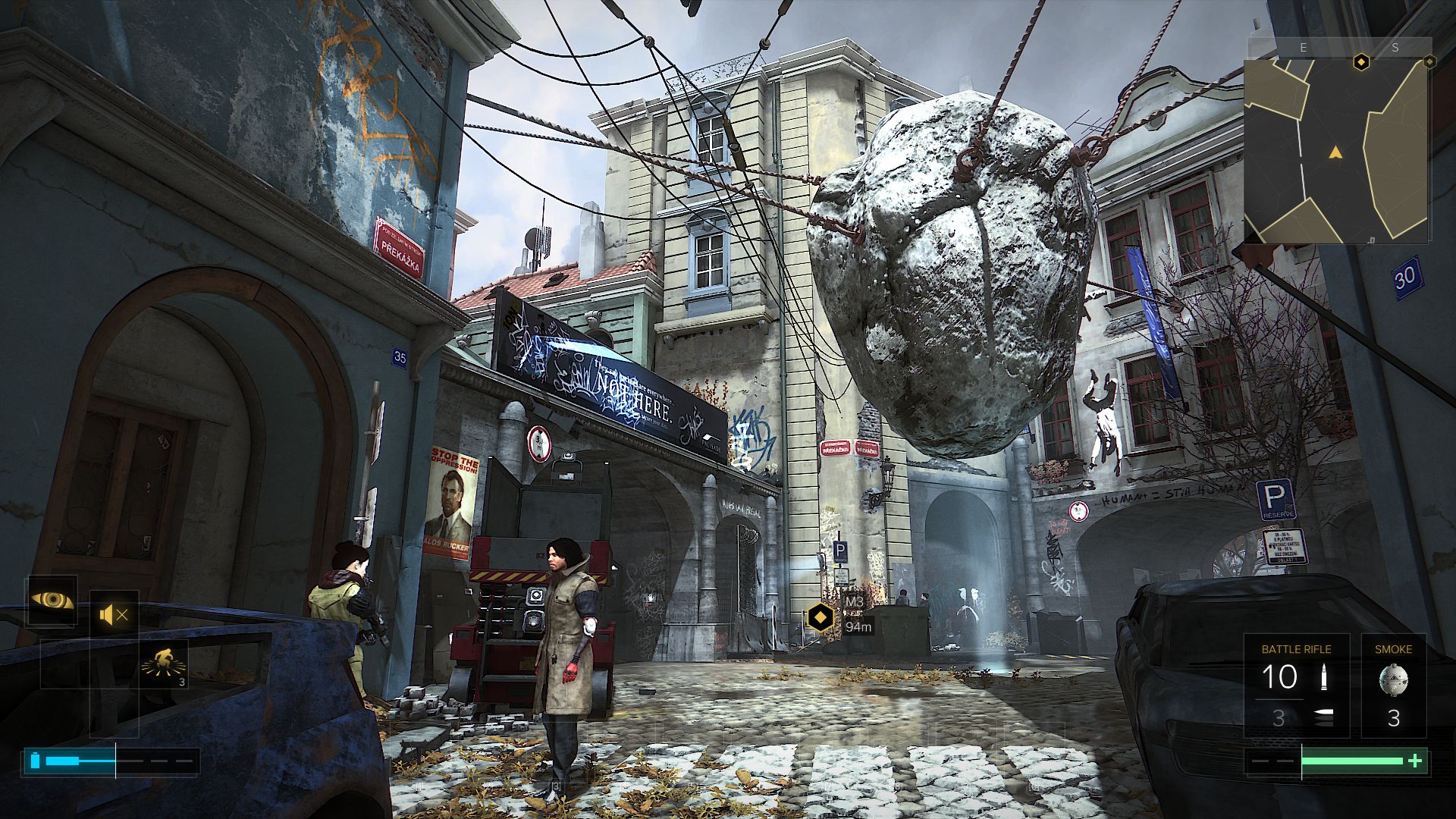
Task: Choose the Smoke grenade slot
Action: tap(1393, 686)
